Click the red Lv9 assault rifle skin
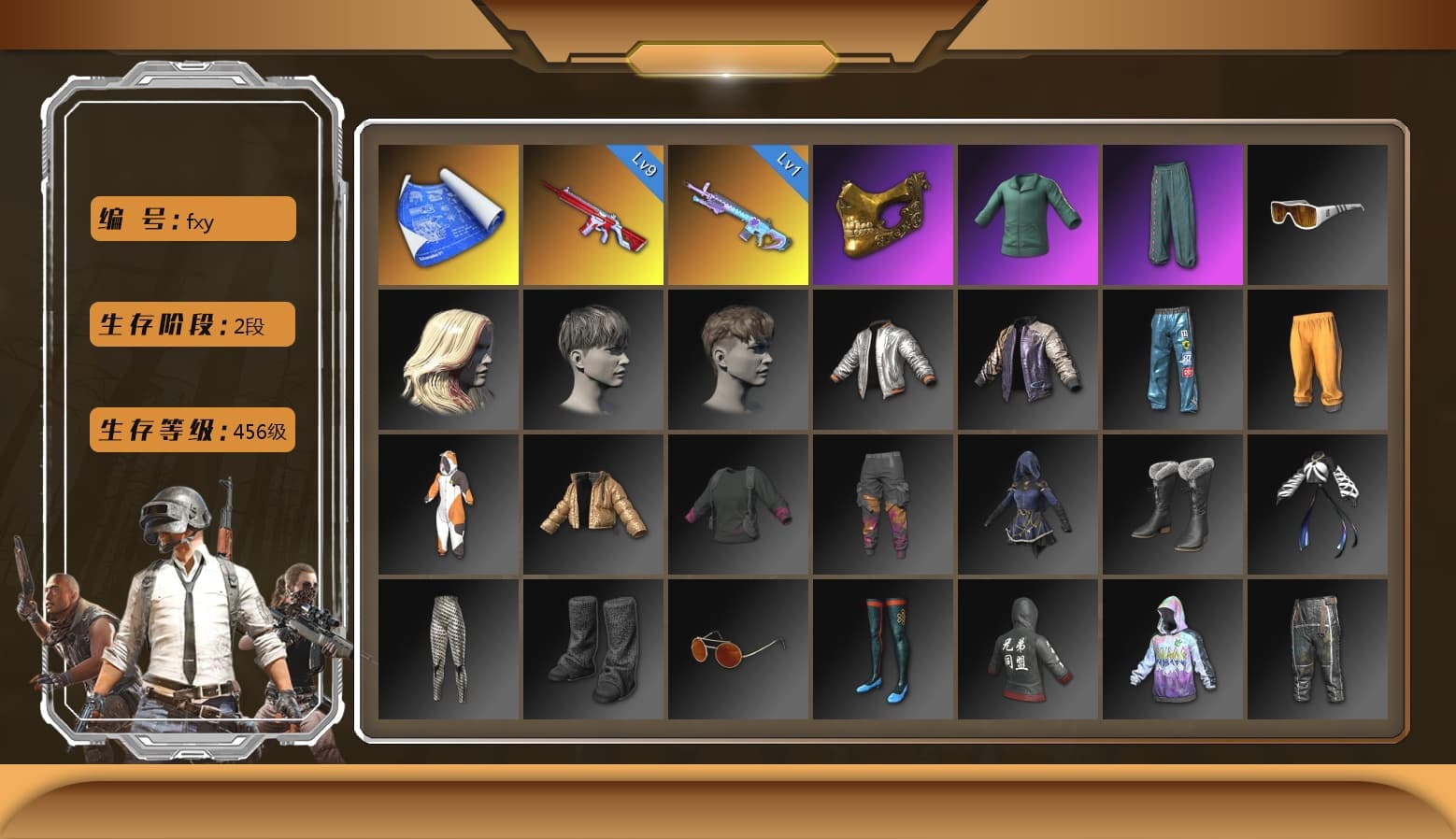Viewport: 1456px width, 839px height. click(592, 213)
